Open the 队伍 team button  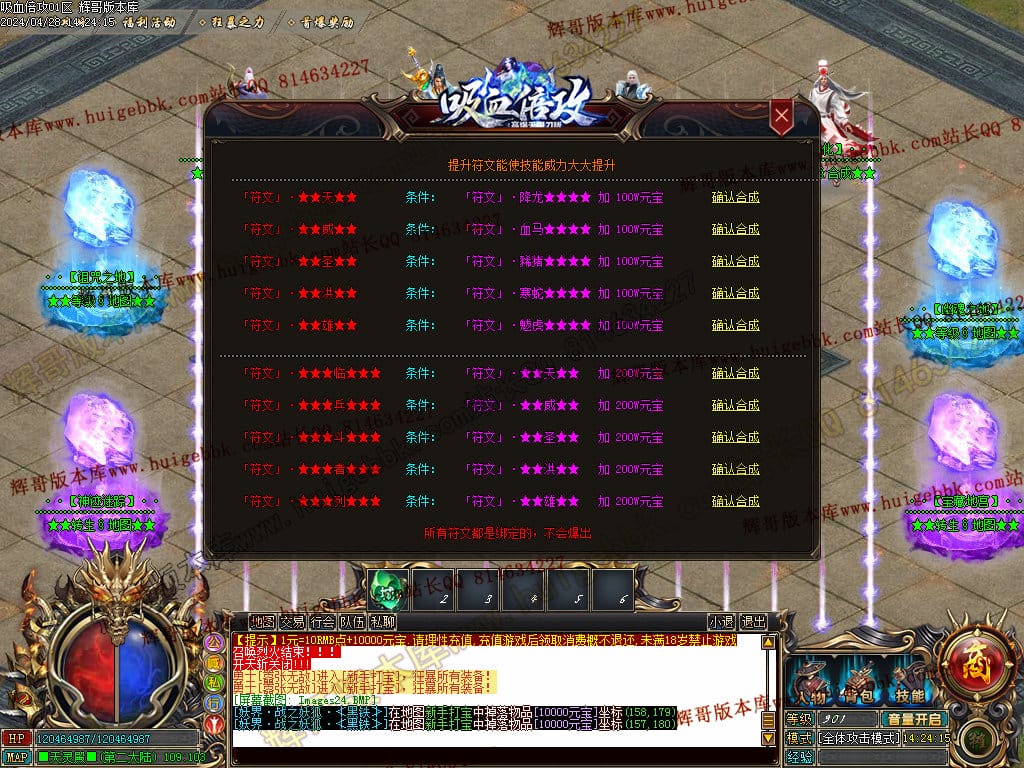[x=352, y=621]
